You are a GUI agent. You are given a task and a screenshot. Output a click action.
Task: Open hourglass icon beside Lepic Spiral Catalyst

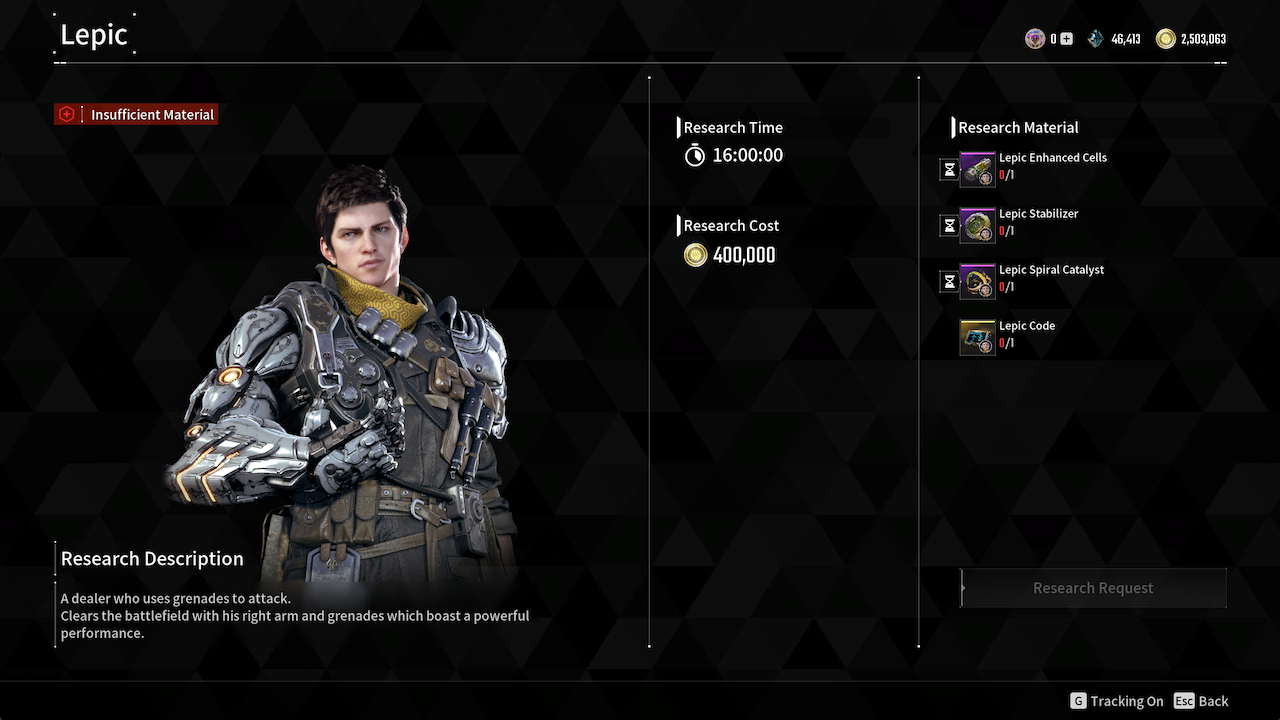point(949,282)
